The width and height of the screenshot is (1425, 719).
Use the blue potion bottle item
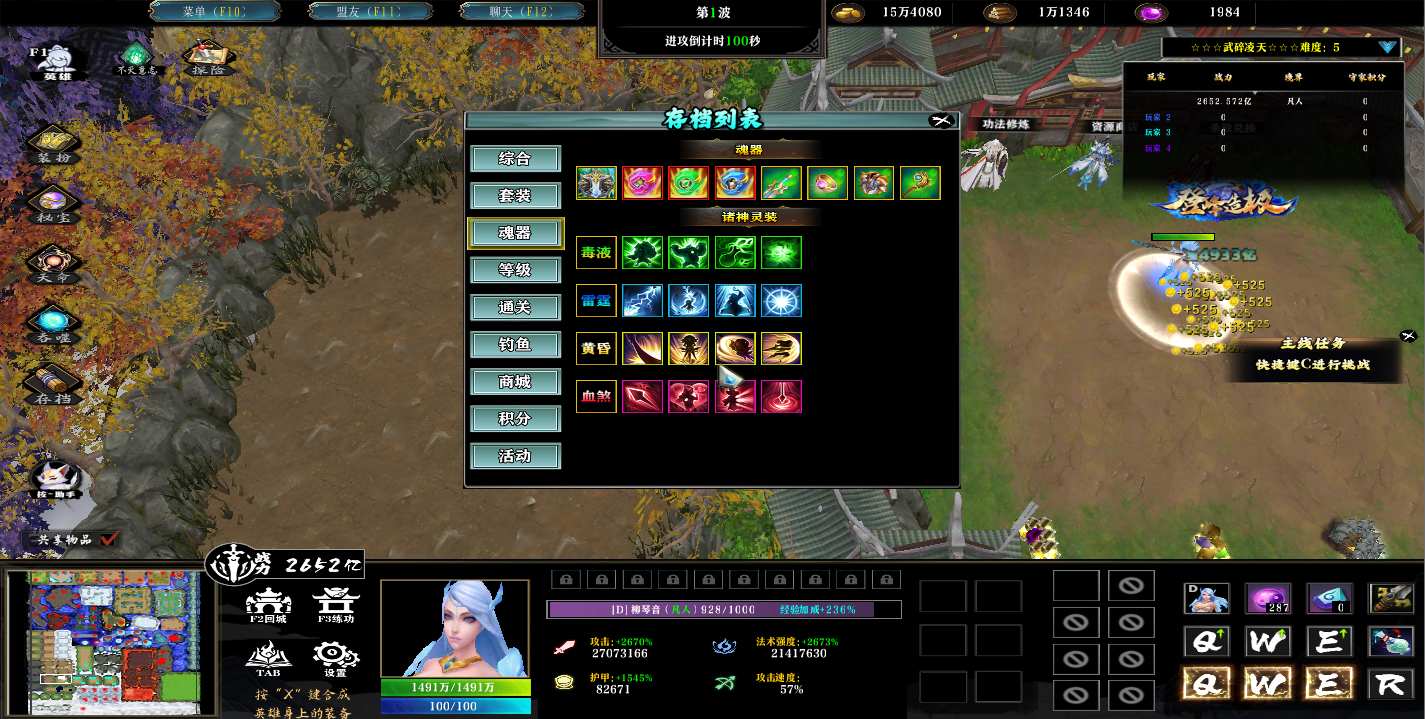[1391, 641]
